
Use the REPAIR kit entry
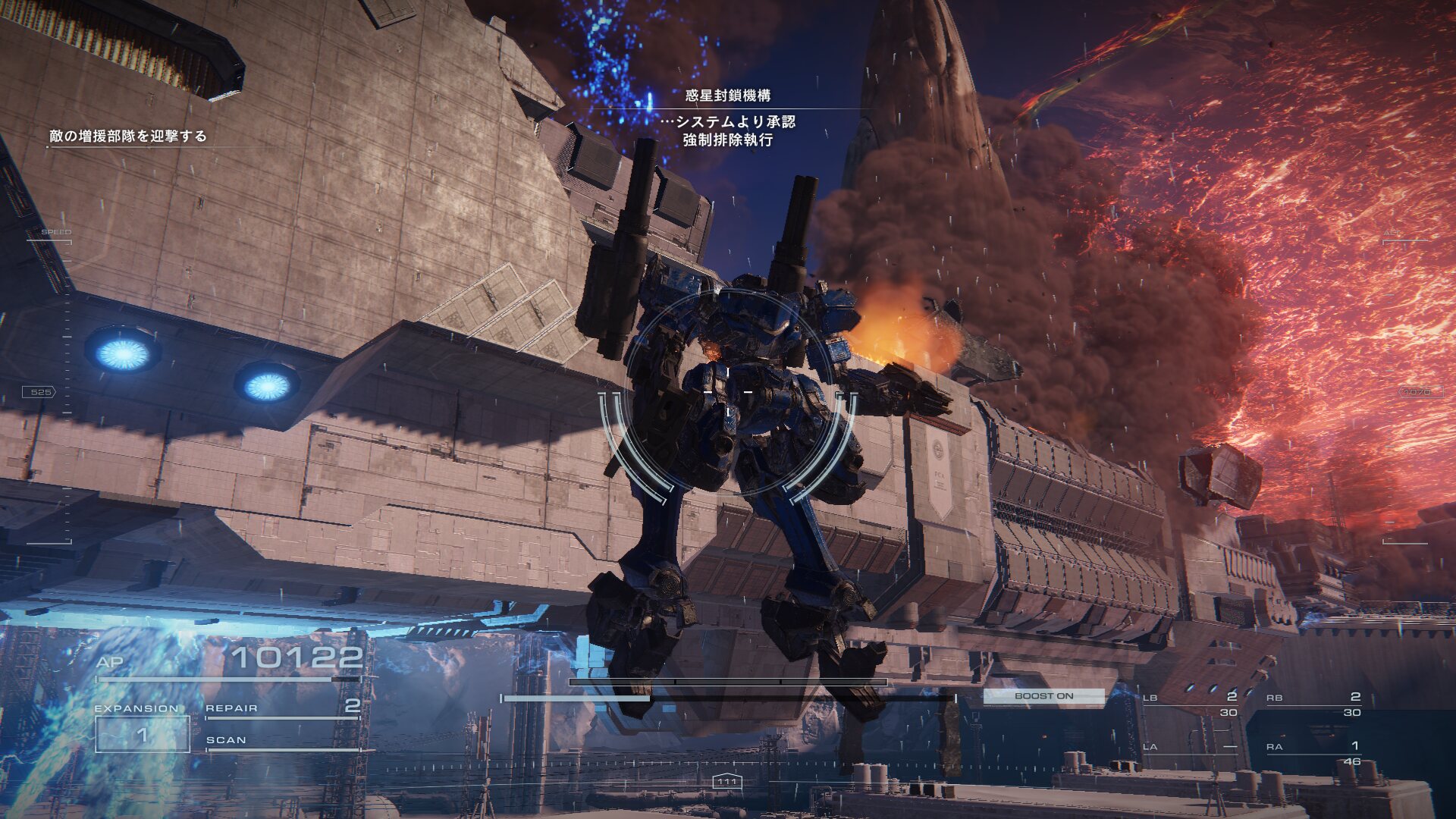281,708
